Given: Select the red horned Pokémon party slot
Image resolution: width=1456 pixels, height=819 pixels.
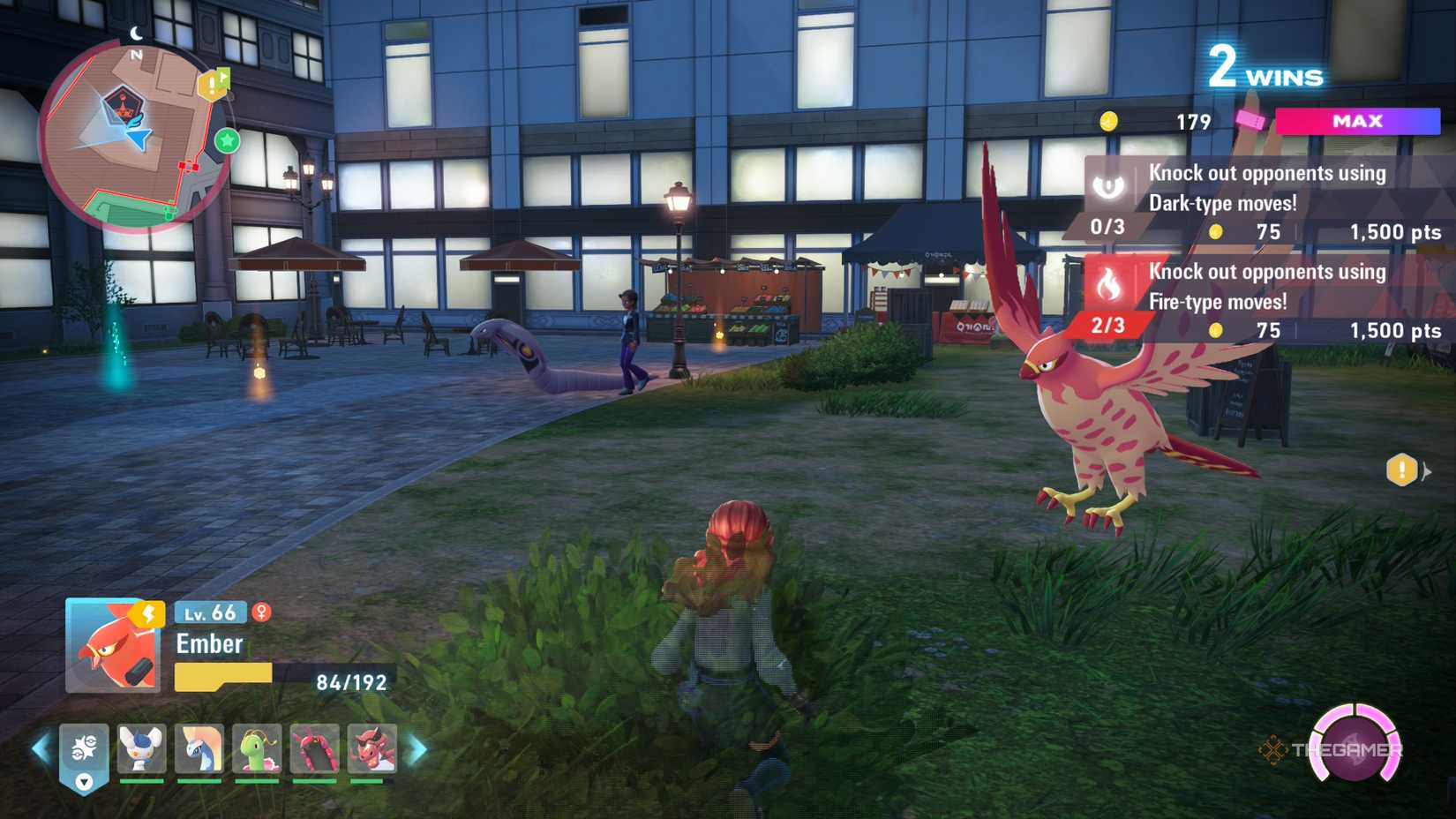Looking at the screenshot, I should click(372, 748).
